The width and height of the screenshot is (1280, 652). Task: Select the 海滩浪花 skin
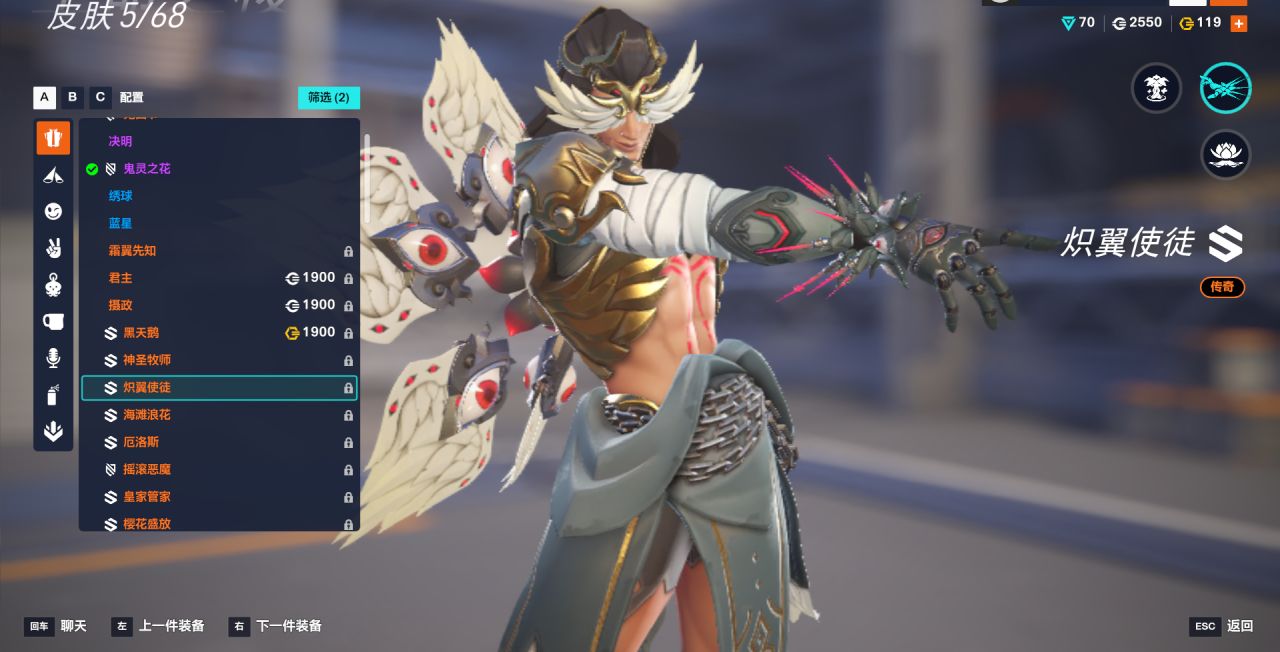(146, 415)
